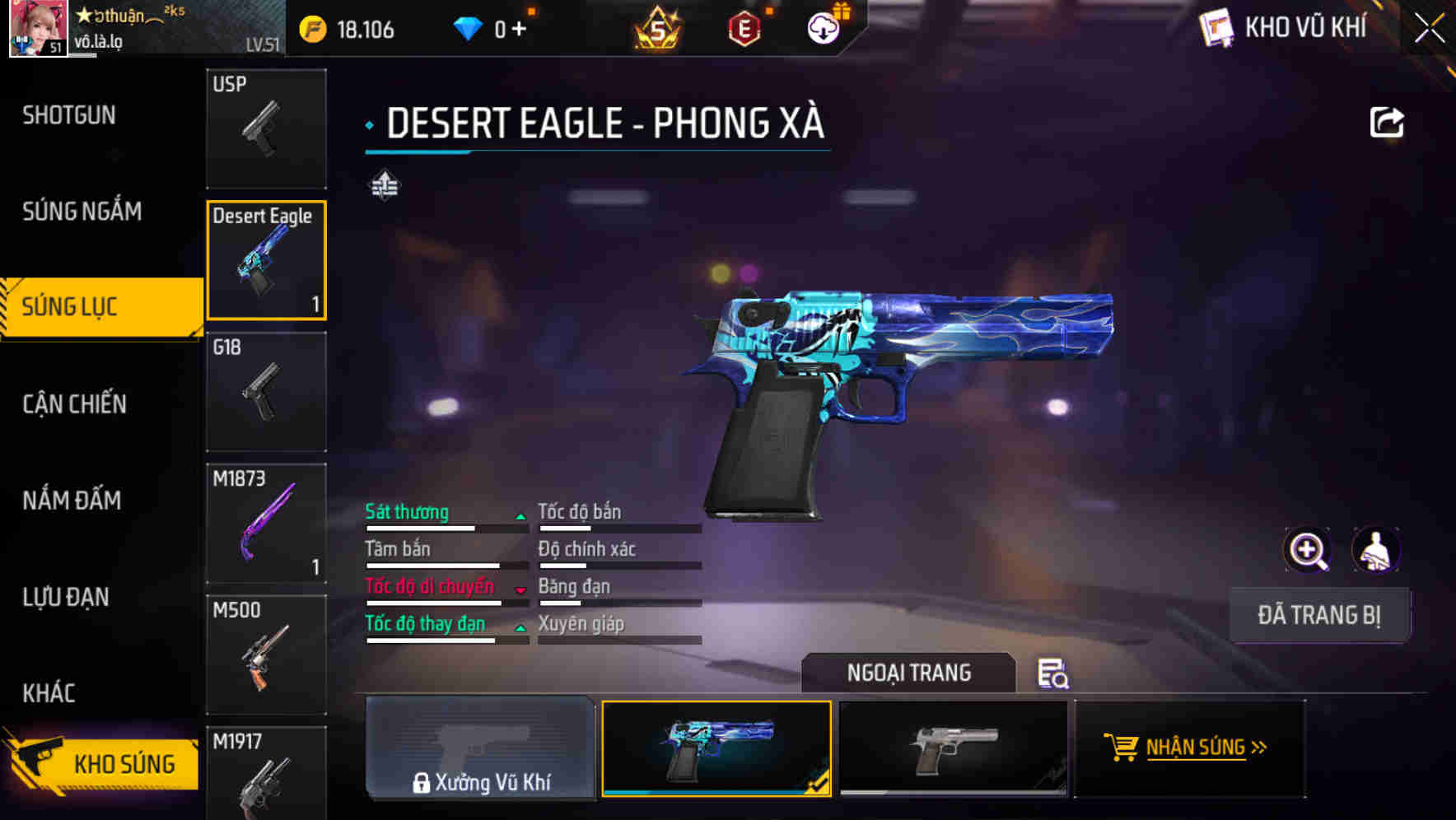Open the skin inspect icon beside NGOẠI TRANG
The height and width of the screenshot is (820, 1456).
(x=1052, y=673)
